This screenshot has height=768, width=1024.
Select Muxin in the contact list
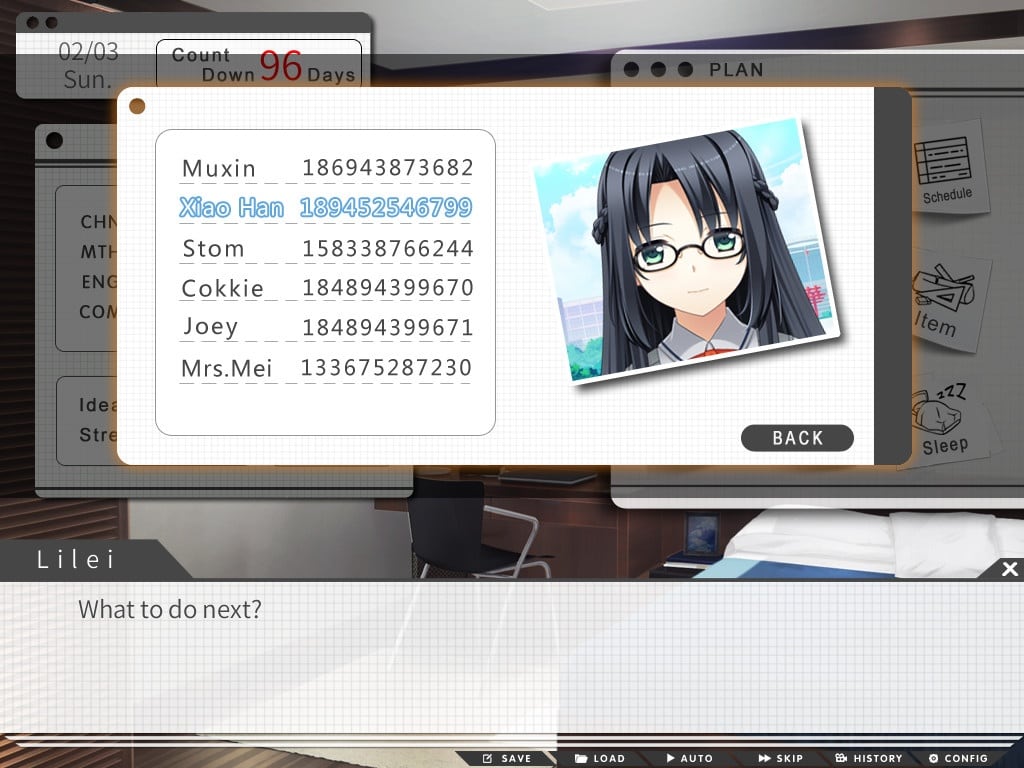[326, 168]
